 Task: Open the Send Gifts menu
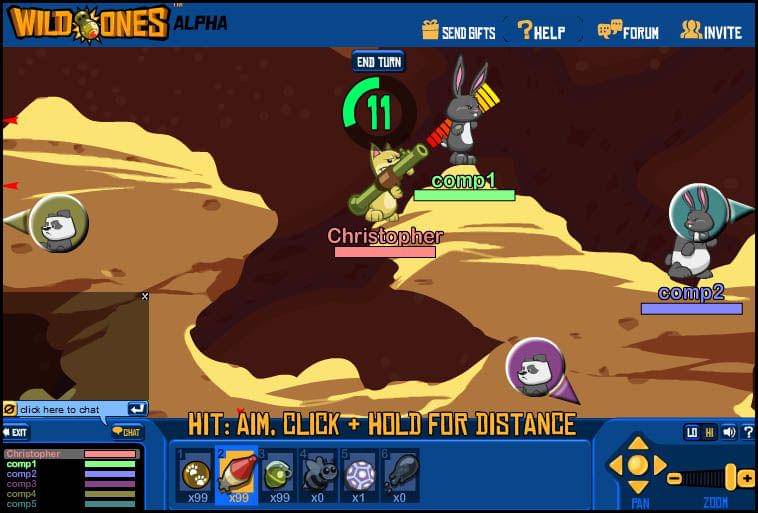[x=459, y=31]
